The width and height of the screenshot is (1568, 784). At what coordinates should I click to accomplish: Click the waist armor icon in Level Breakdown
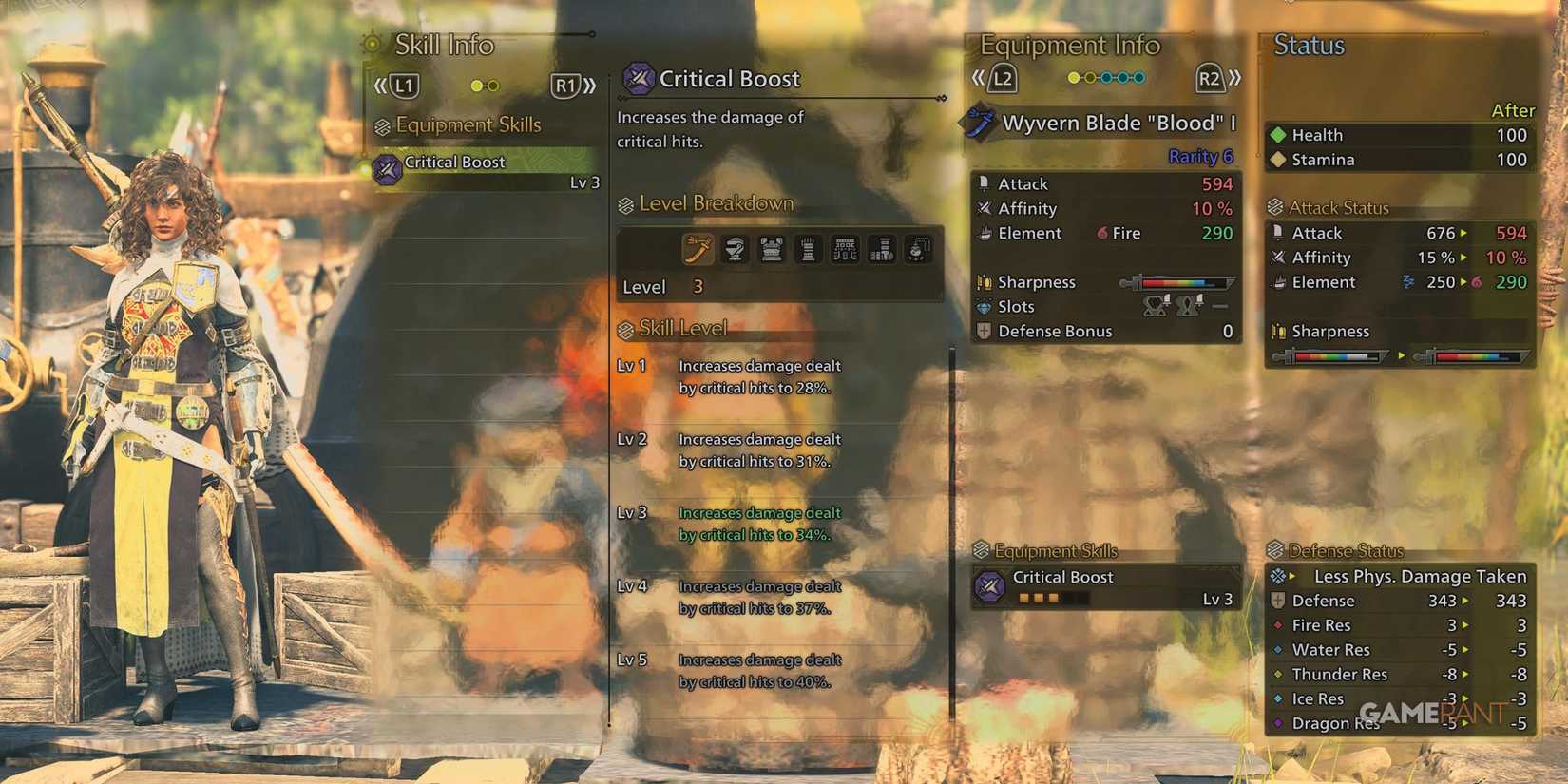845,249
